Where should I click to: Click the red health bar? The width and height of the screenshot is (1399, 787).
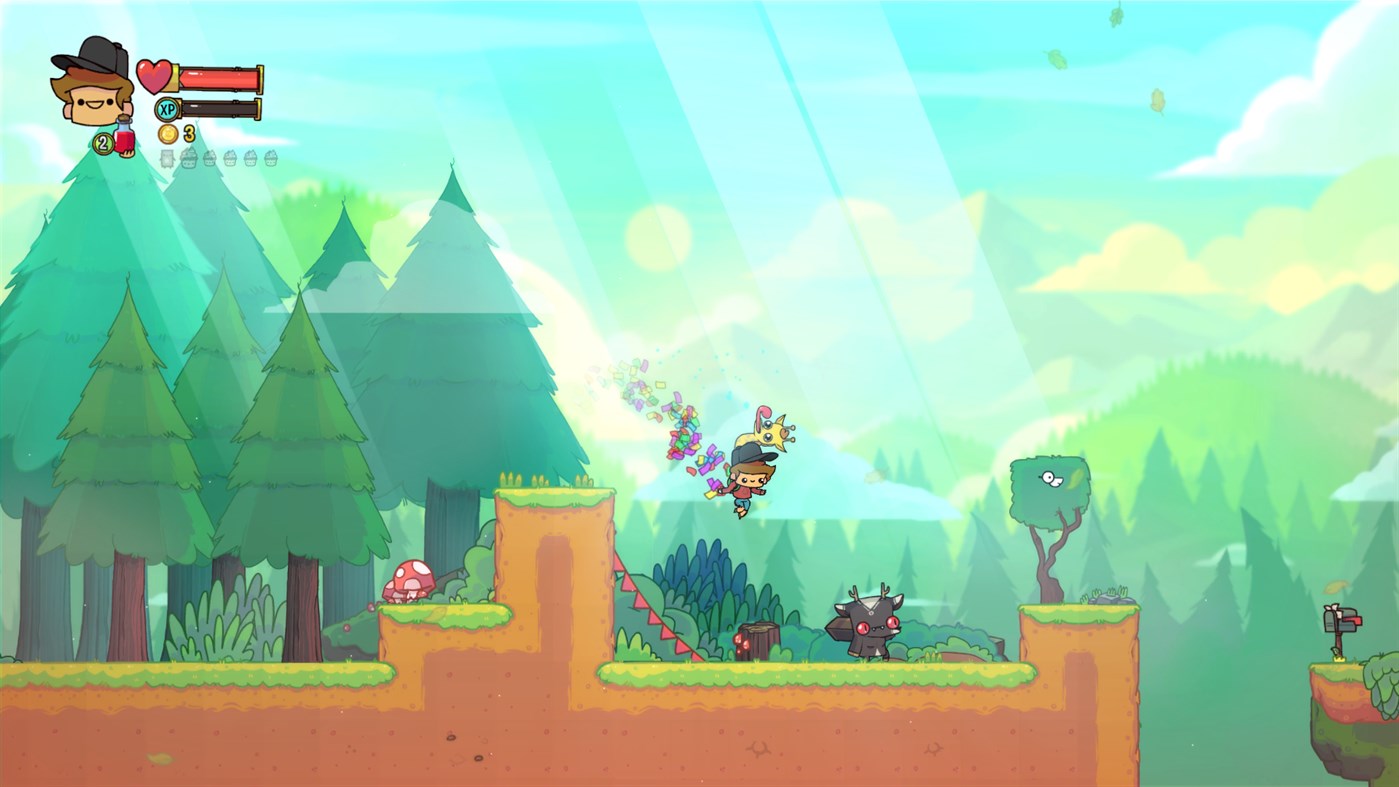click(x=220, y=75)
